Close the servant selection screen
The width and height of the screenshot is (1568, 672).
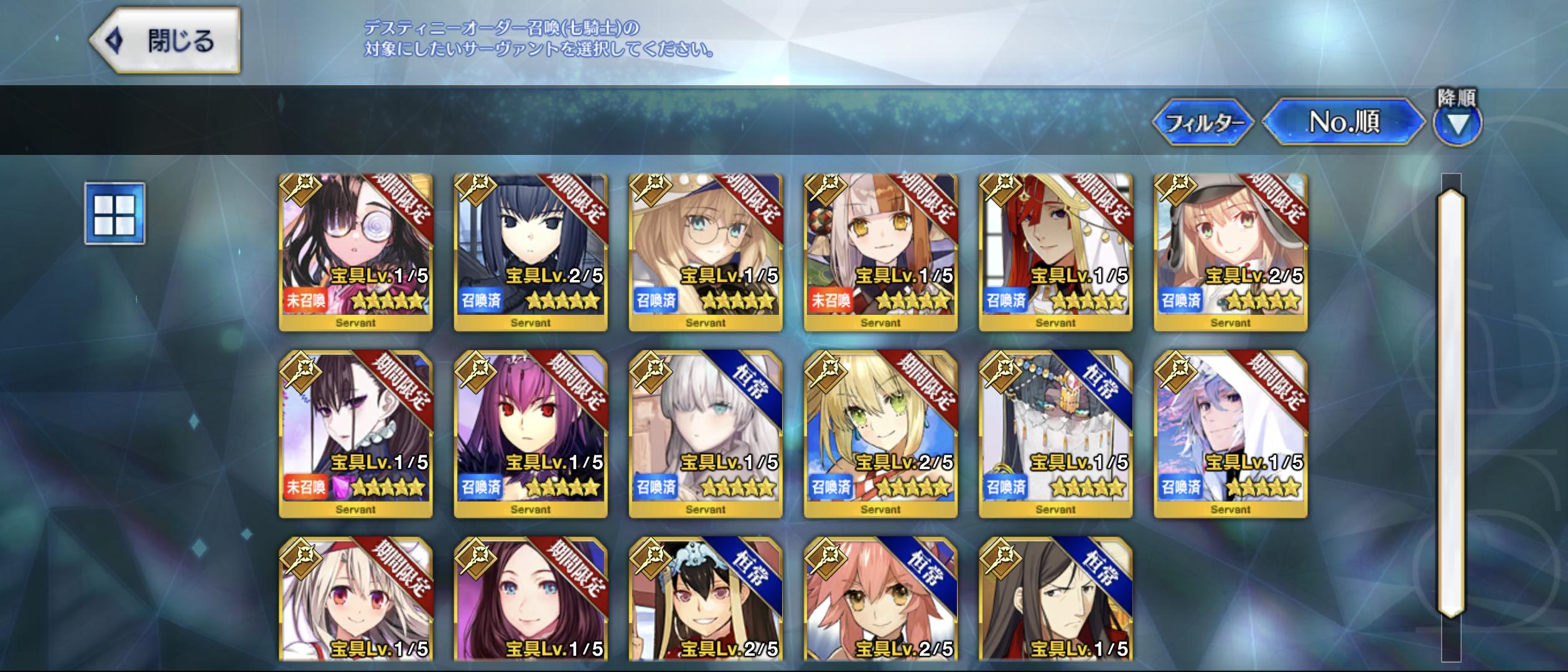[x=165, y=41]
